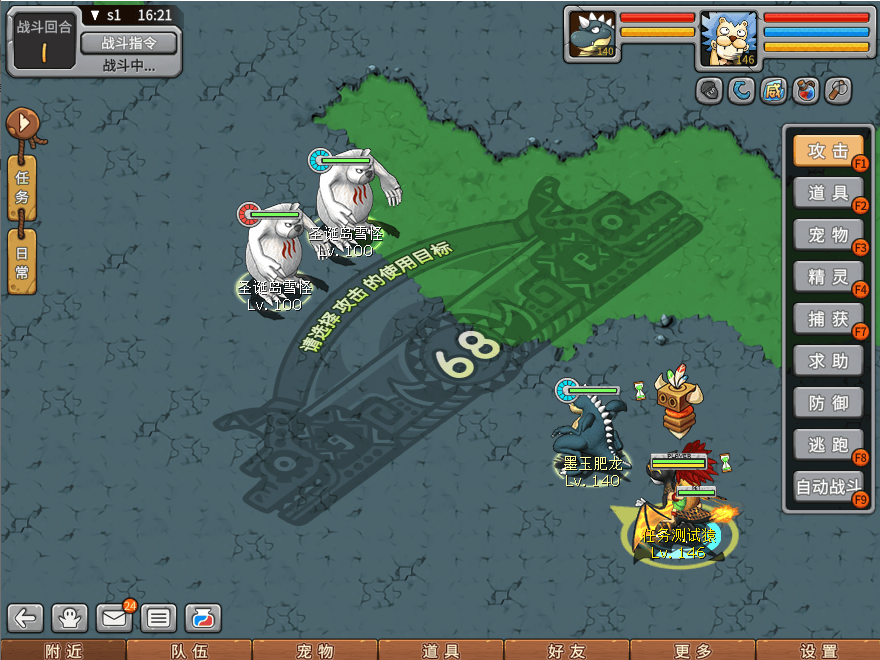Choose the 攻击 (Attack) command
The width and height of the screenshot is (880, 660).
click(x=828, y=152)
